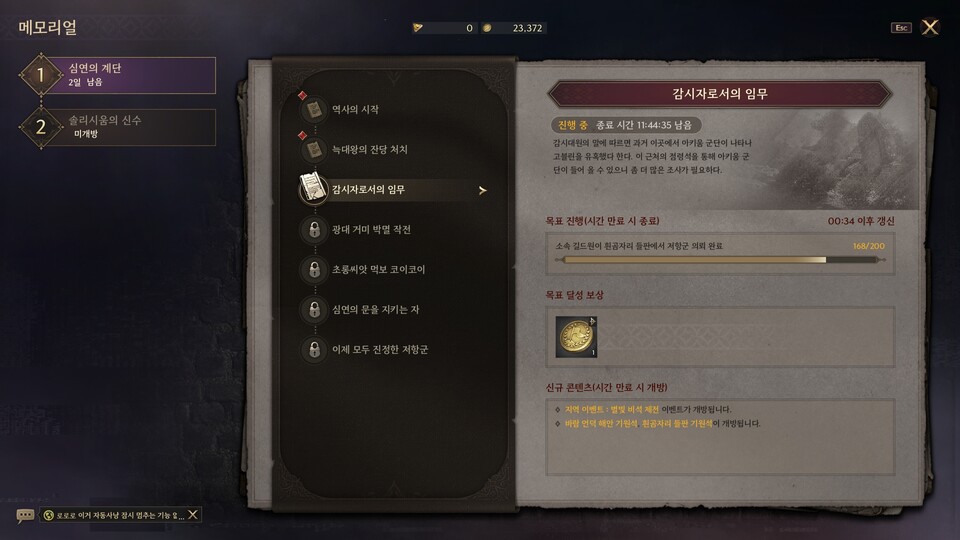
Task: Select the locked 솔리시움의 신수 chapter
Action: 118,127
